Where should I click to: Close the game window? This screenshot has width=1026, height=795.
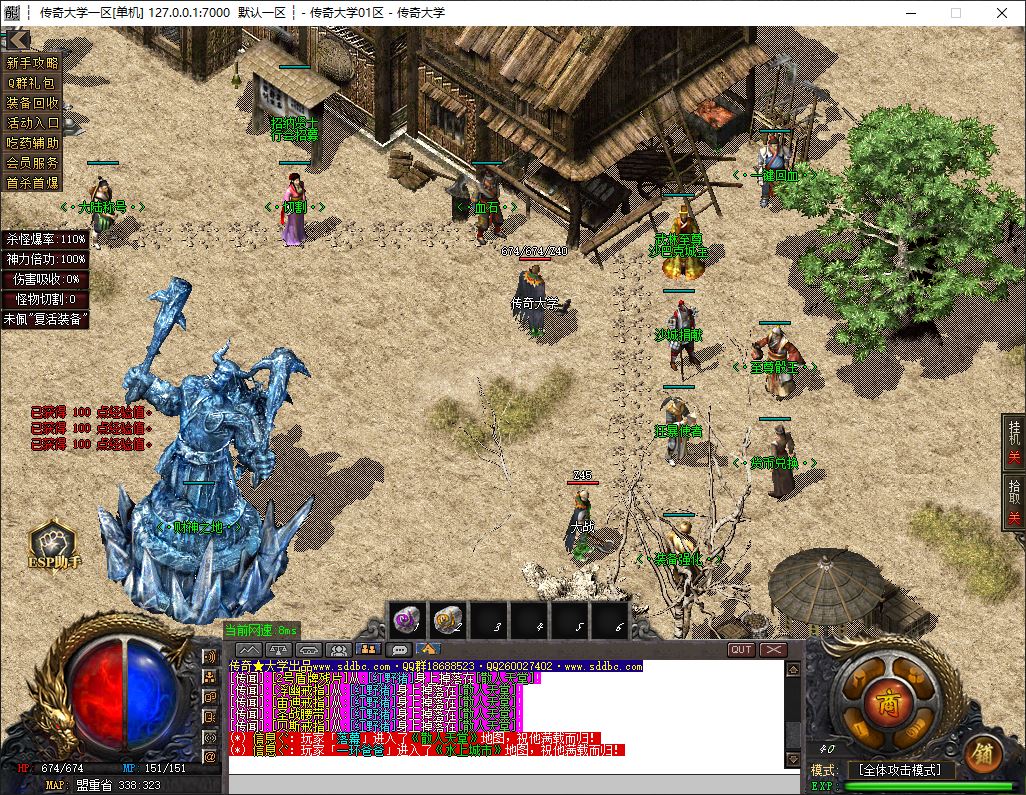click(x=1002, y=13)
